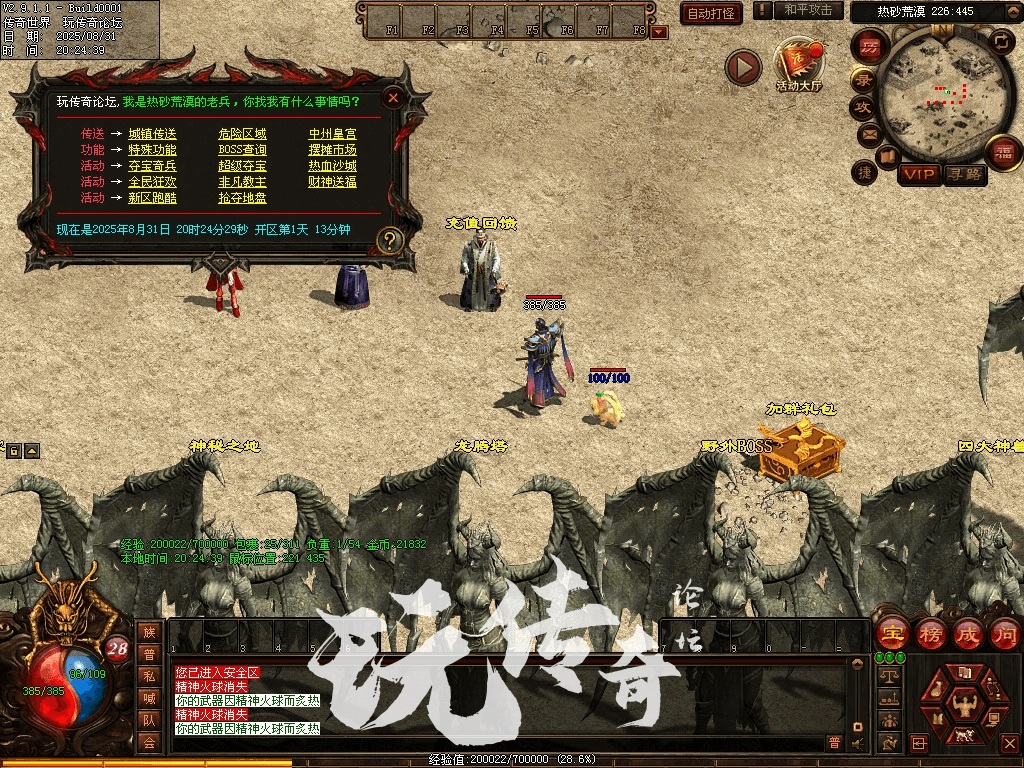Select the 热血沙城 dialogue link

pos(332,166)
